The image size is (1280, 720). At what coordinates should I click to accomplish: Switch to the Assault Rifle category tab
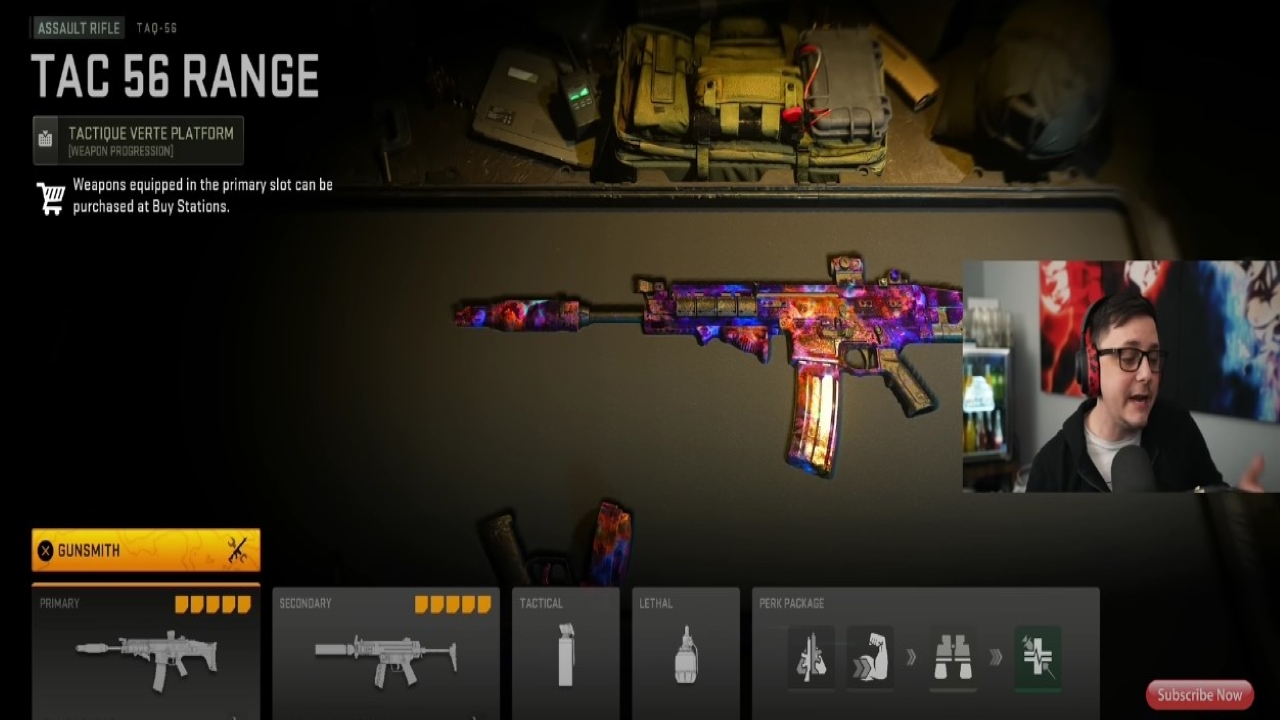point(76,27)
